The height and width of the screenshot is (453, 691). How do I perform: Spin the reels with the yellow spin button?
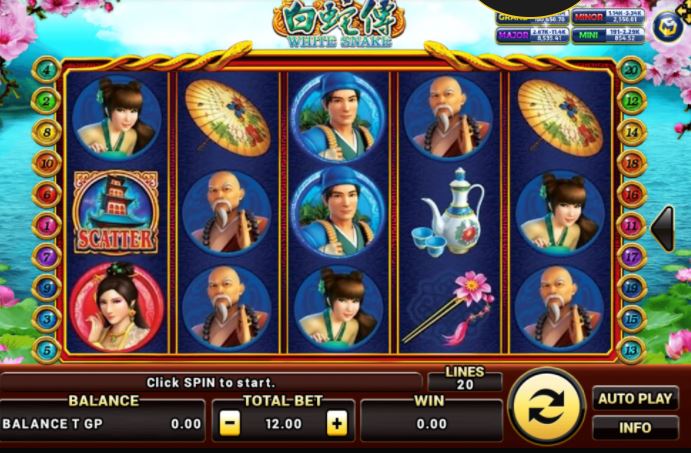pyautogui.click(x=546, y=409)
